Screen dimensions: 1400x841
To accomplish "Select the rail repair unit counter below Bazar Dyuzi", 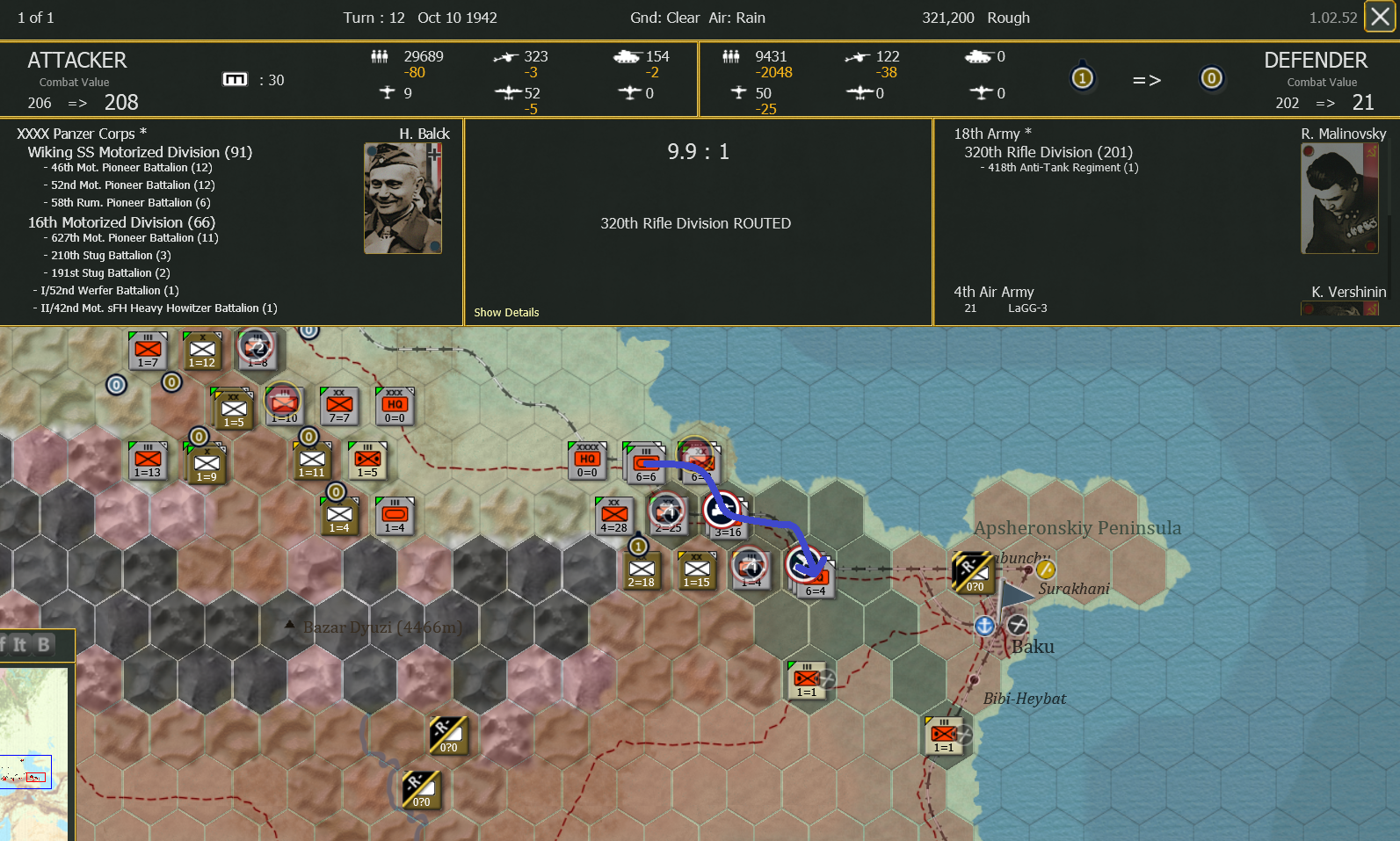I will (447, 736).
